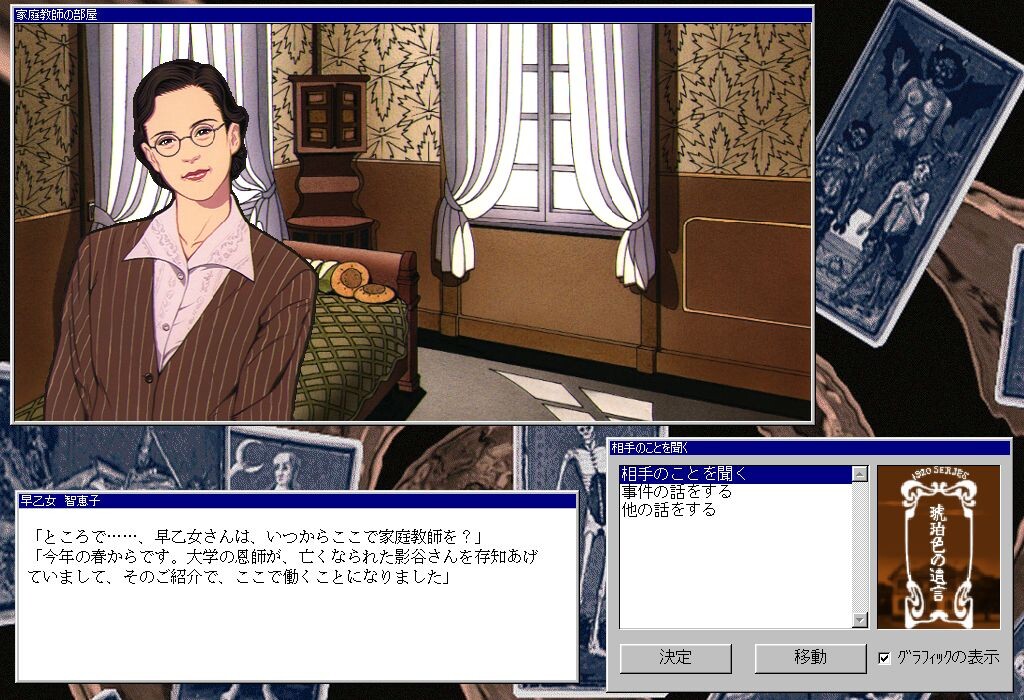
Task: Click the list scrollbar down arrow
Action: point(859,620)
